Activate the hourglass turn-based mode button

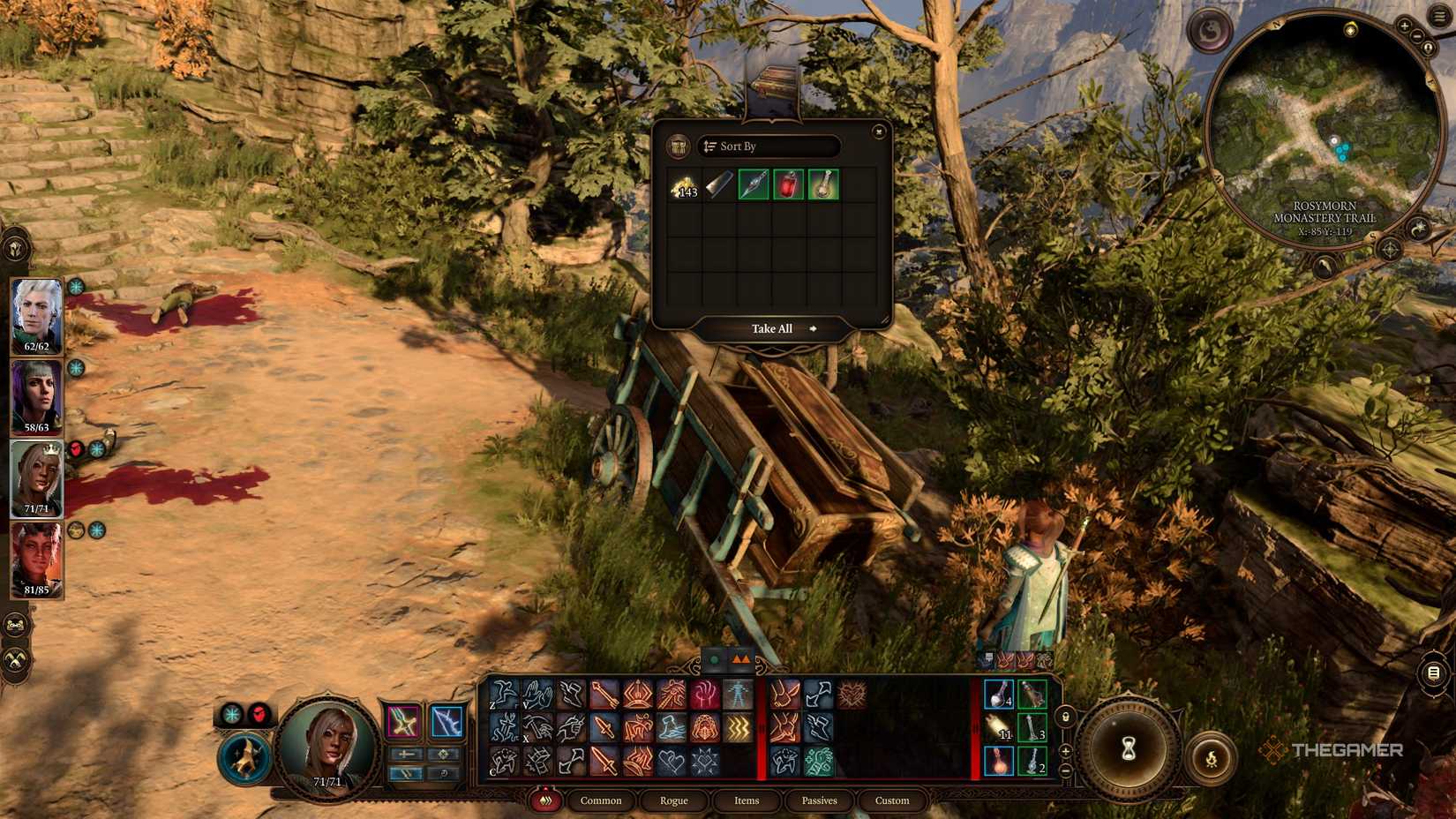click(1129, 748)
